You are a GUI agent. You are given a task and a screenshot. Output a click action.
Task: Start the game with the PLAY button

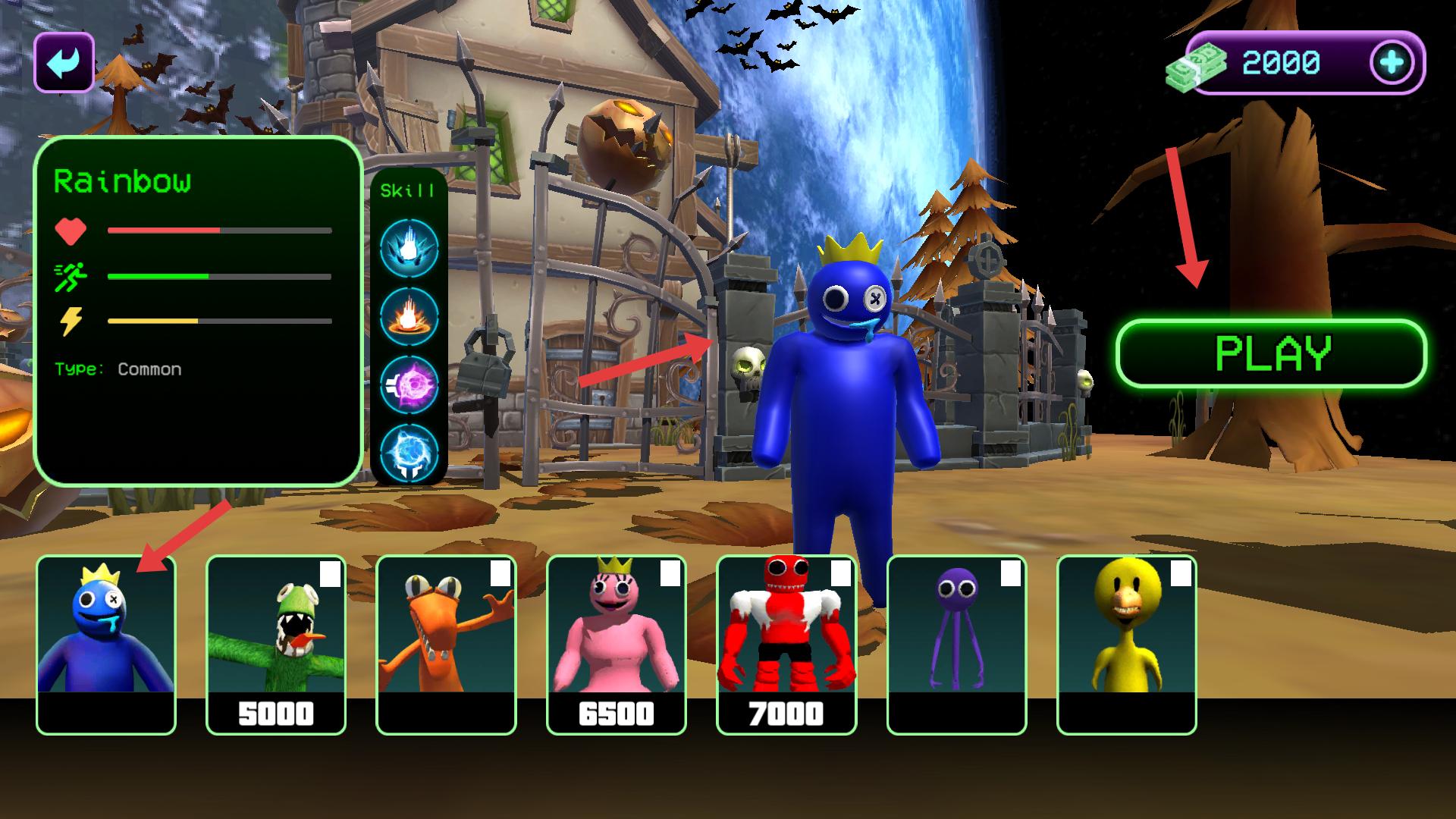click(x=1272, y=353)
